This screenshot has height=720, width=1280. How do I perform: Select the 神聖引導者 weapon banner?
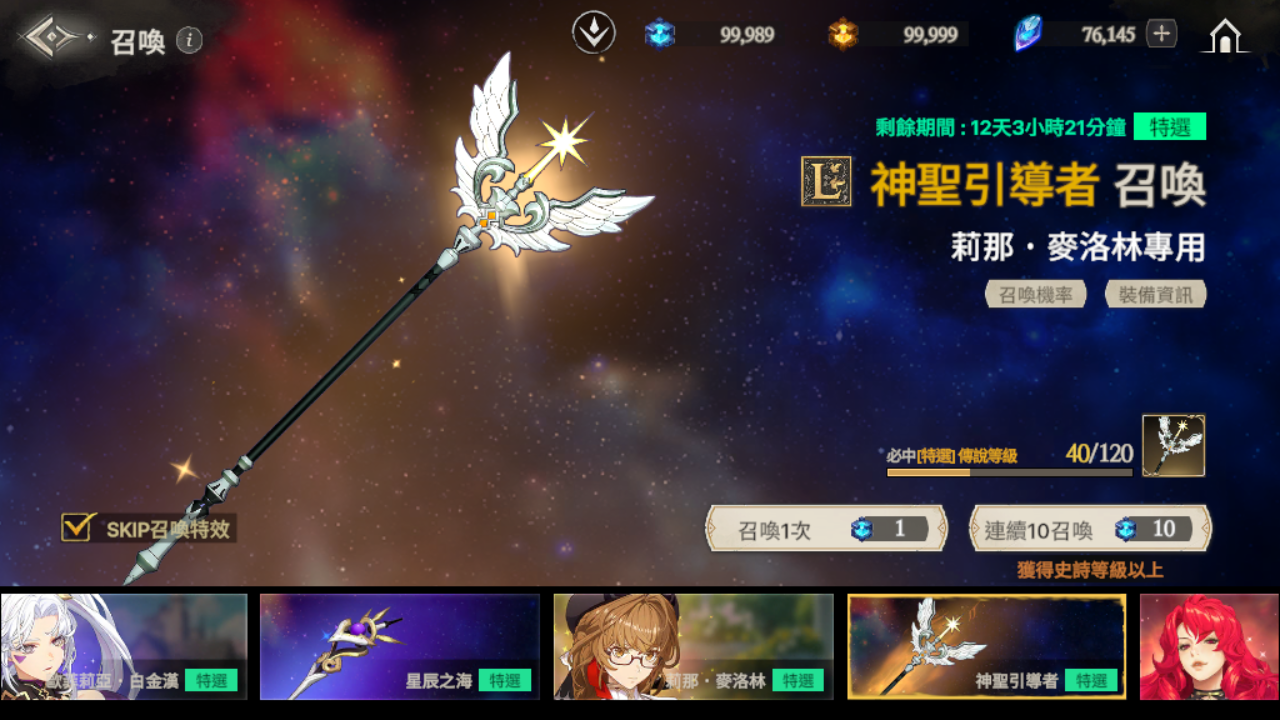pyautogui.click(x=986, y=646)
